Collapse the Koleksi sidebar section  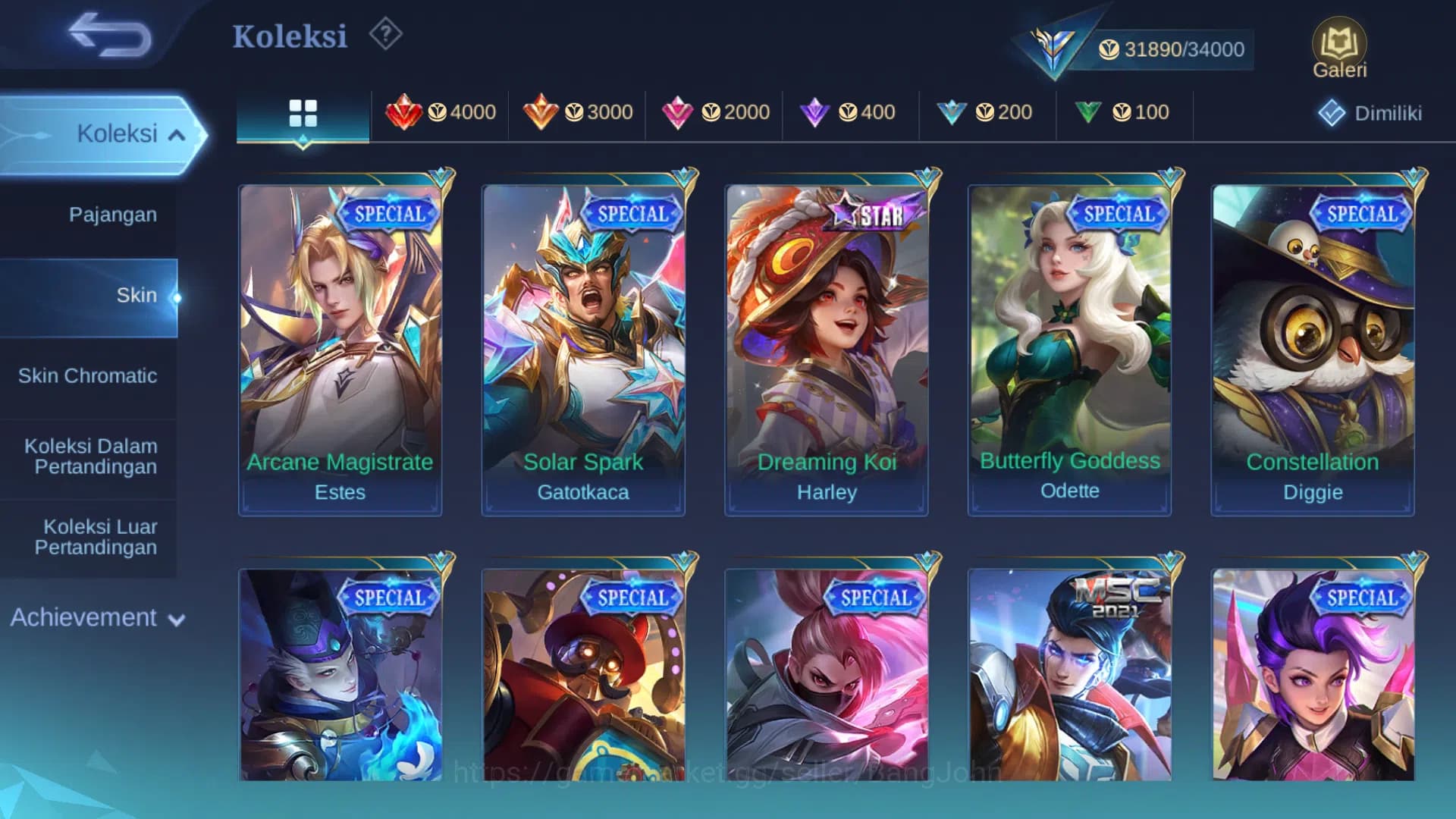tap(118, 133)
